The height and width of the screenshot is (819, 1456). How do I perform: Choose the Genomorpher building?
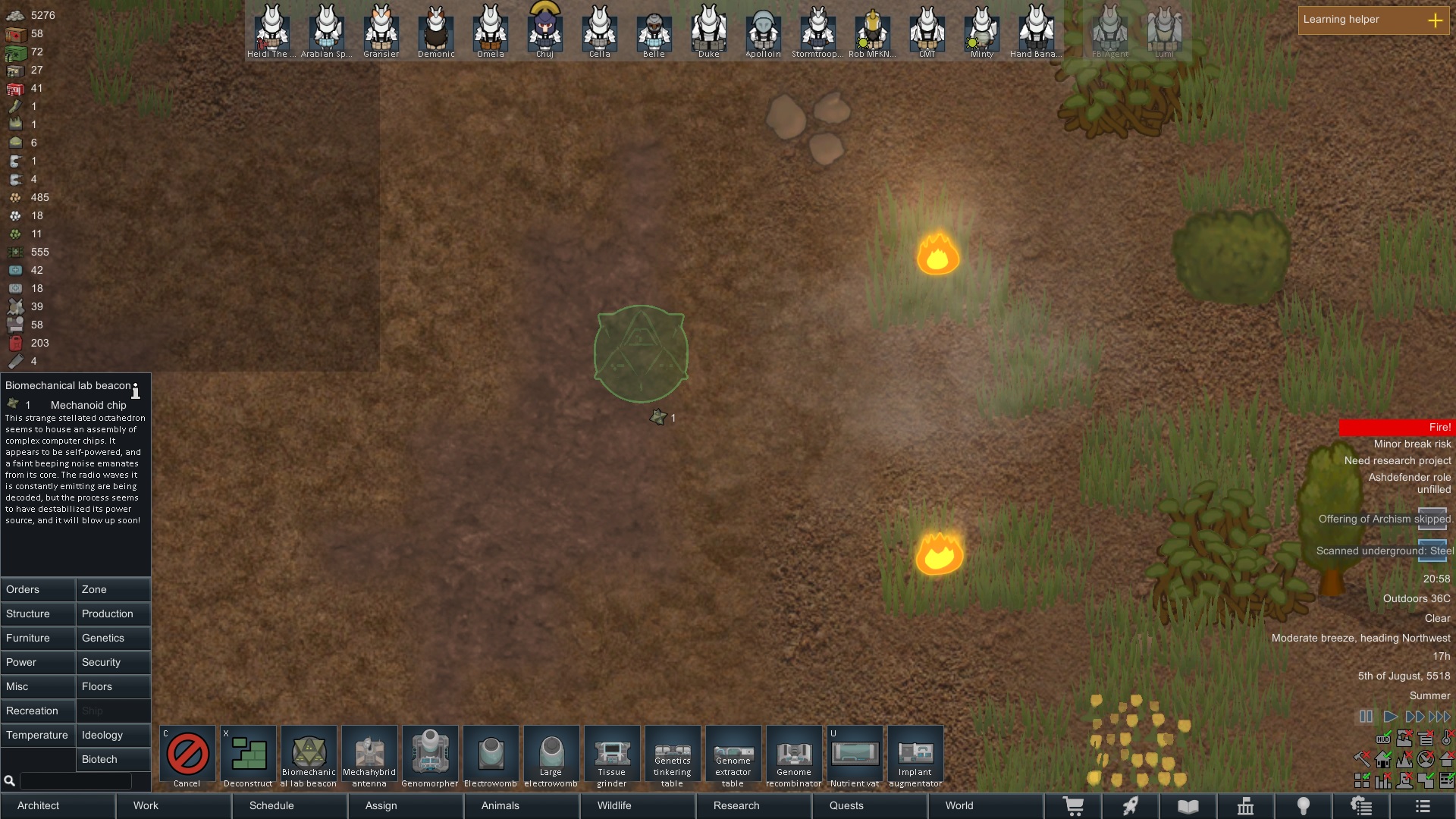pyautogui.click(x=430, y=755)
